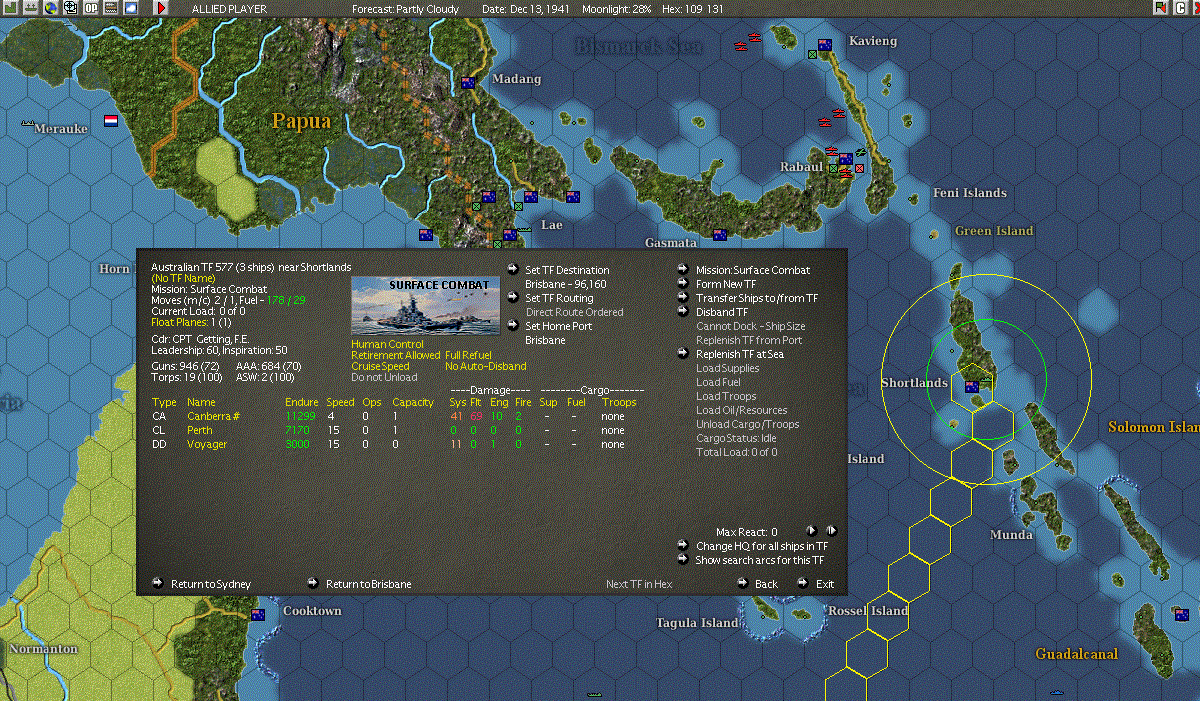Select destroyer Voyager row
Viewport: 1200px width, 701px height.
click(206, 444)
